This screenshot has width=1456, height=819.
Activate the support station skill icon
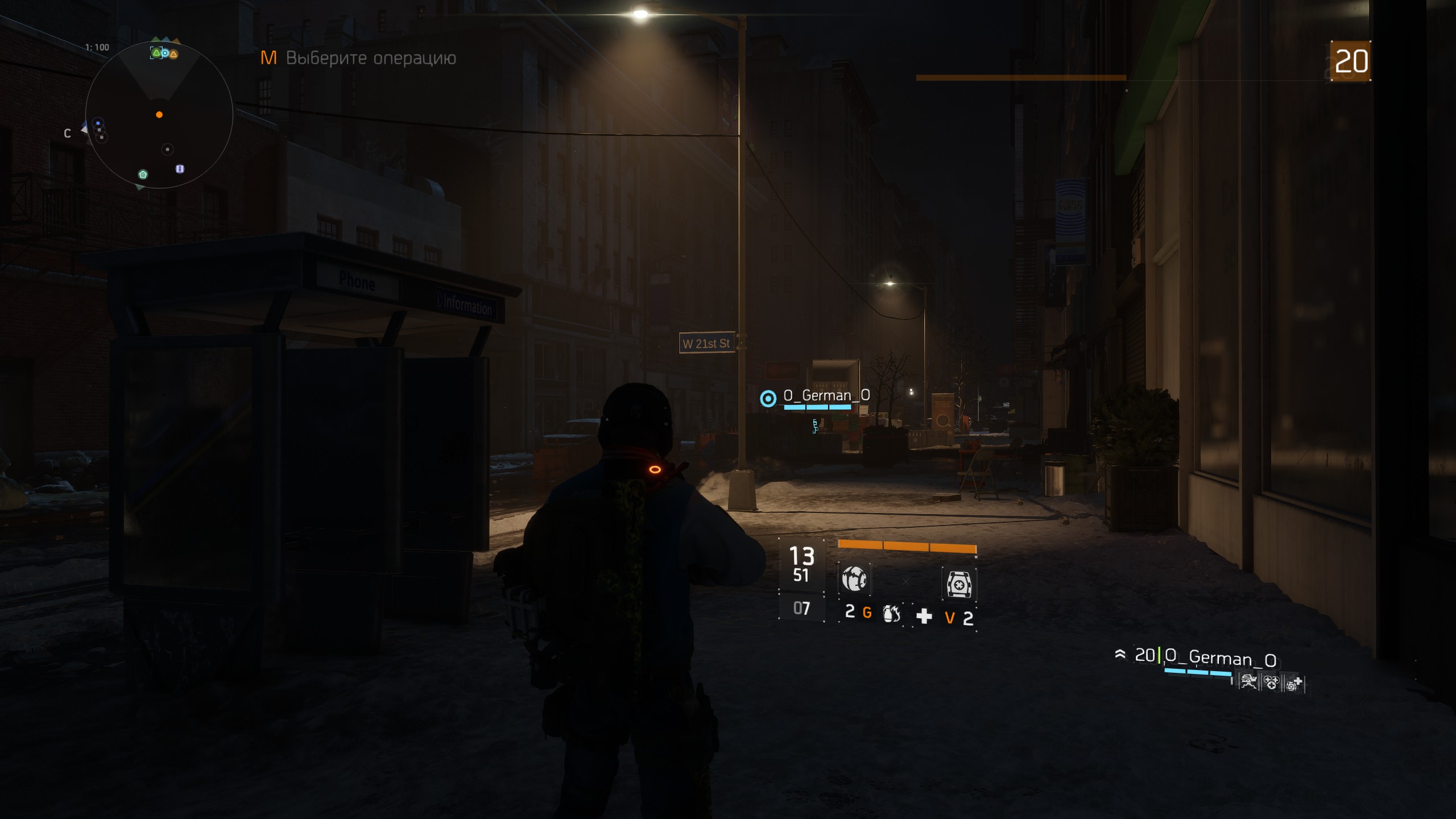(x=959, y=584)
